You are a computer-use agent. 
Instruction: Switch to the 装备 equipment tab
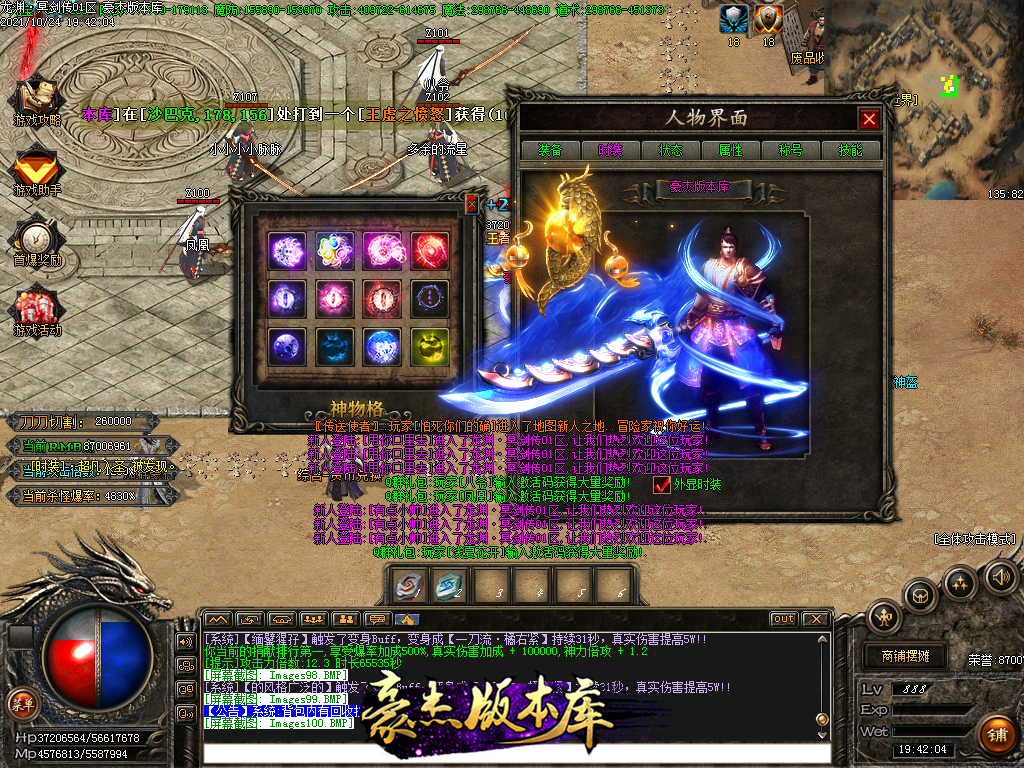coord(550,150)
